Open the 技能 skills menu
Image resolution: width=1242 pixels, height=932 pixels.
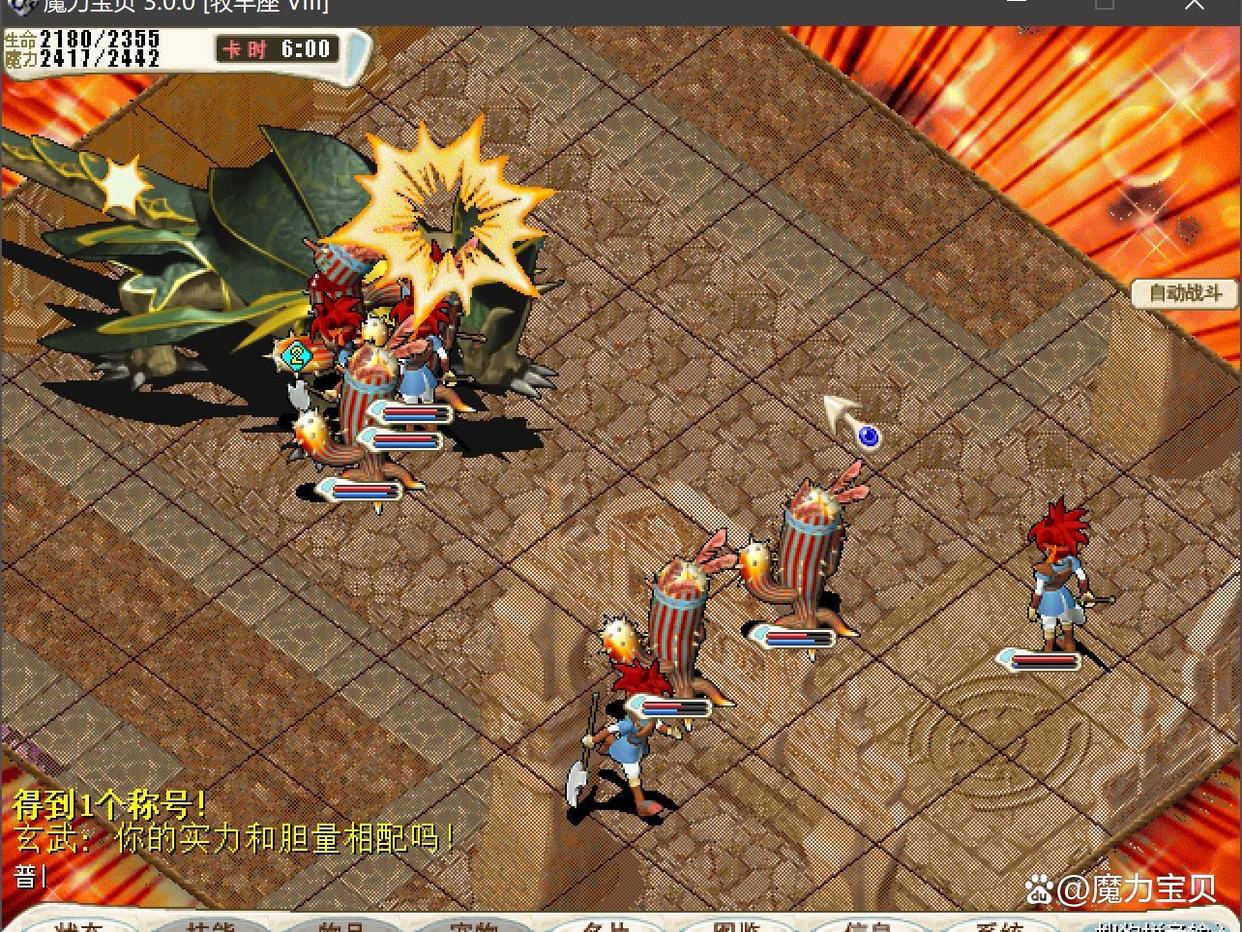click(211, 925)
